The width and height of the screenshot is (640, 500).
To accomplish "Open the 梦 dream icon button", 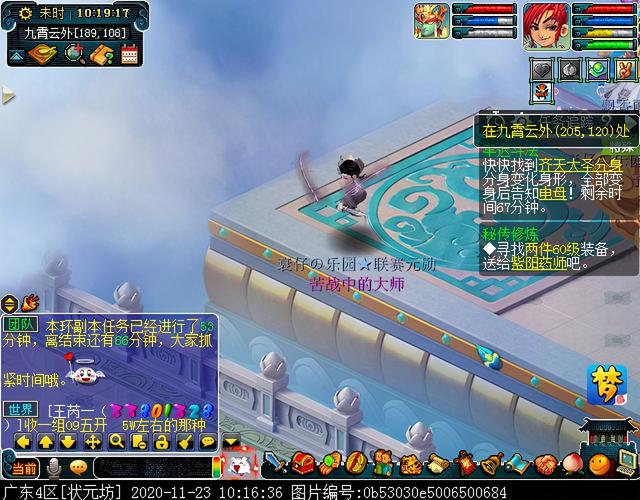I will (600, 383).
